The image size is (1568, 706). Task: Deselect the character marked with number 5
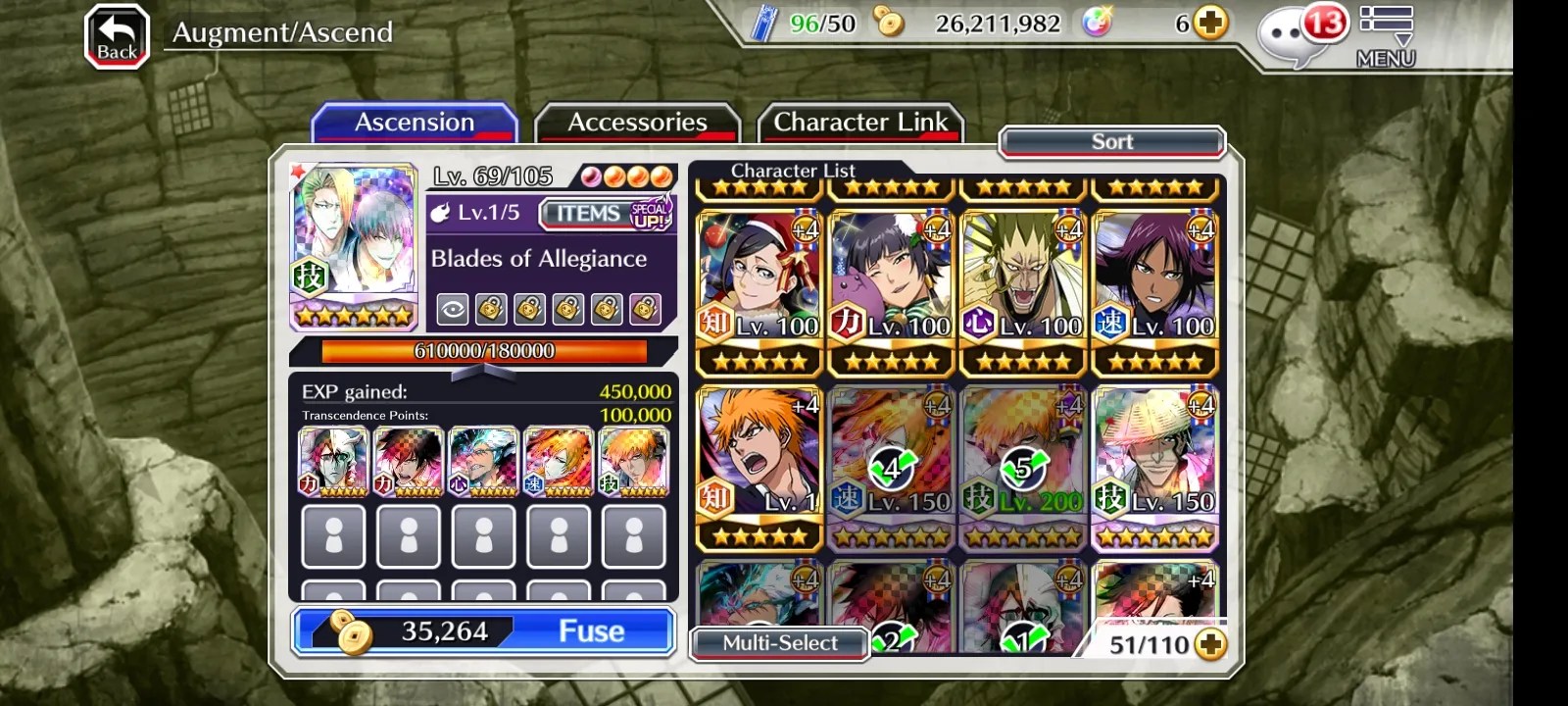[1023, 467]
